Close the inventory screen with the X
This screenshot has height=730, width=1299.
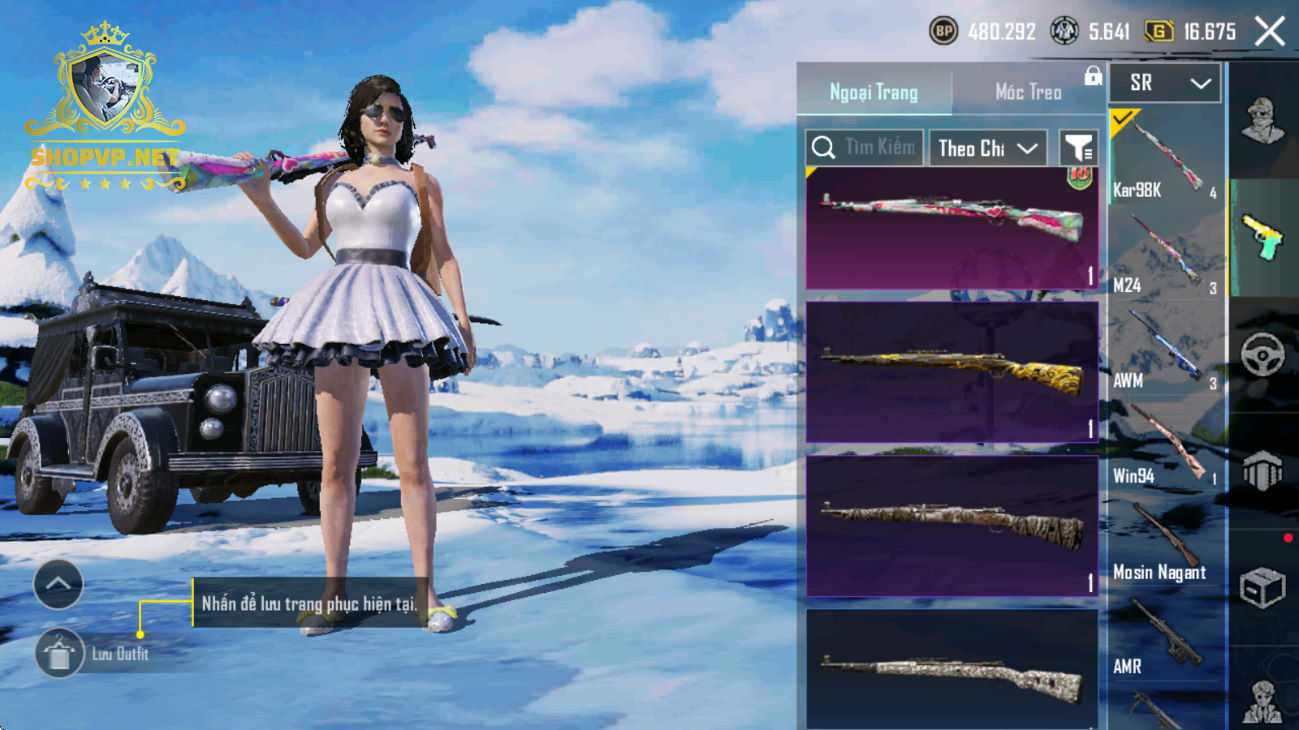coord(1270,32)
